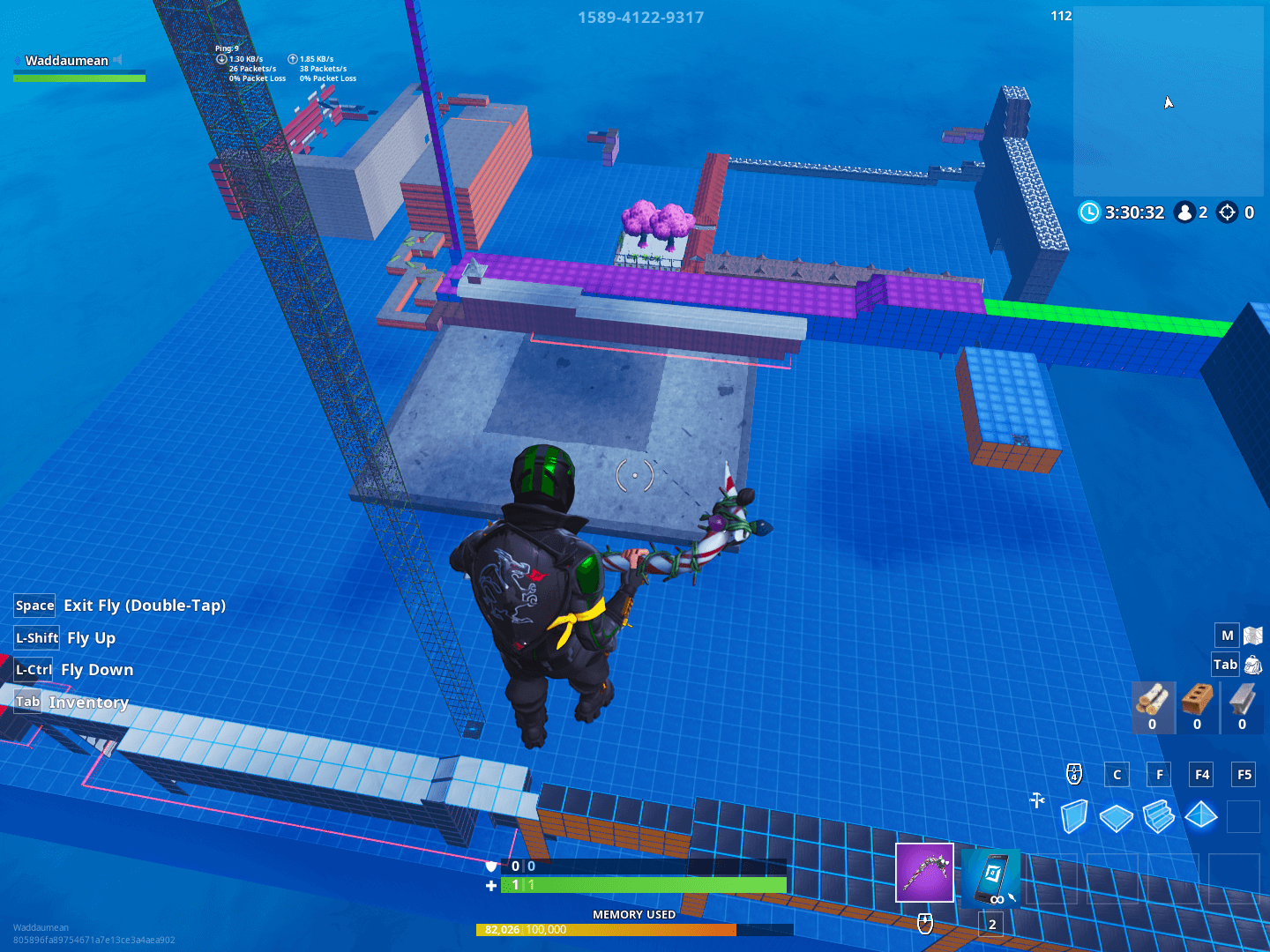This screenshot has width=1270, height=952.
Task: Mute Waddaumean's voice chat speaker icon
Action: (x=118, y=60)
